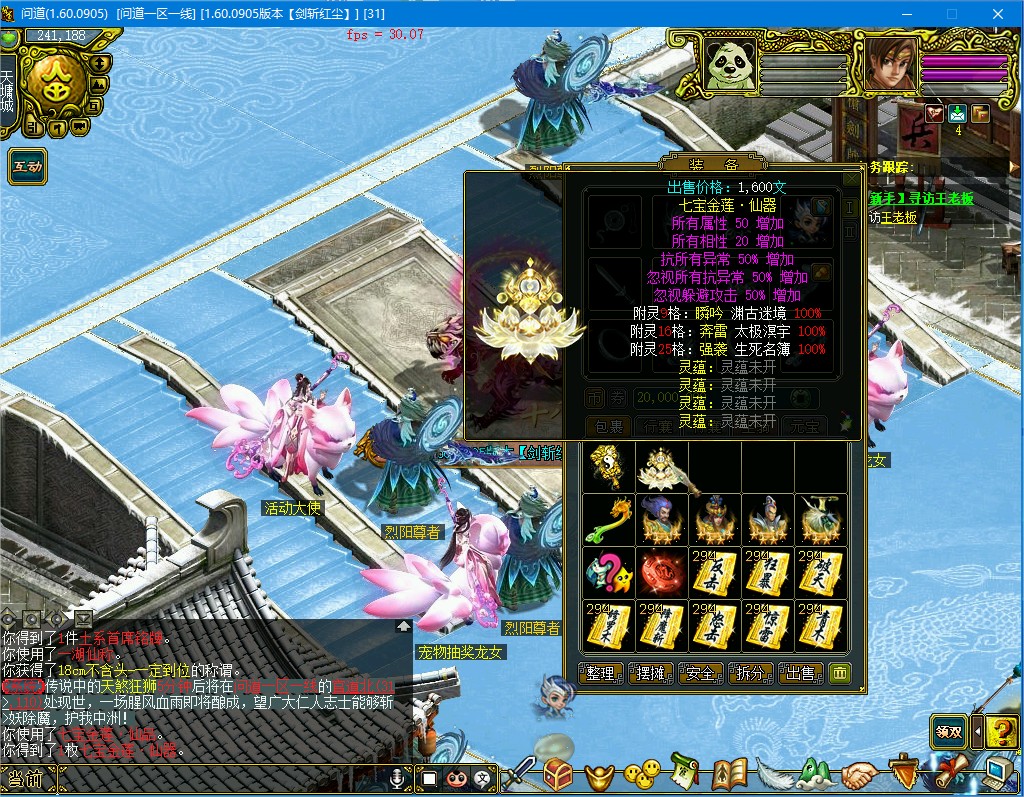Click the 互动 interaction button
The height and width of the screenshot is (797, 1024).
[27, 166]
